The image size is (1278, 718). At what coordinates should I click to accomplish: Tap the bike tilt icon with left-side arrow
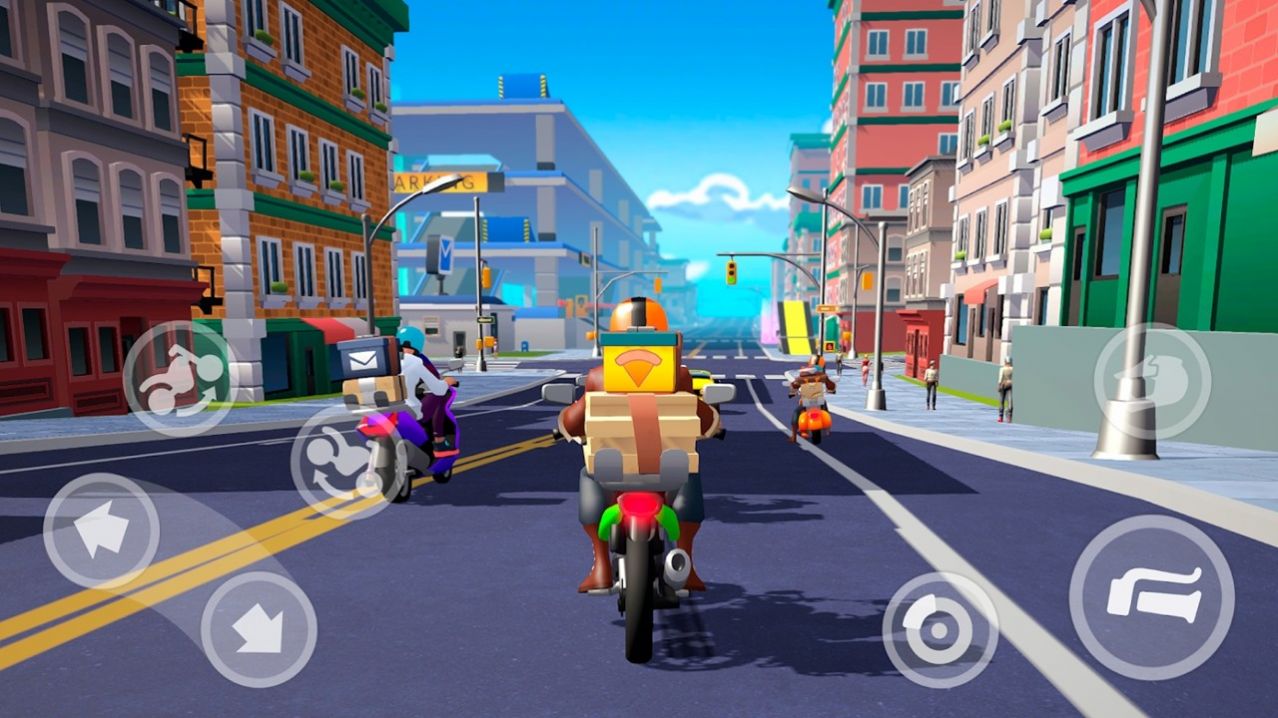[x=345, y=461]
